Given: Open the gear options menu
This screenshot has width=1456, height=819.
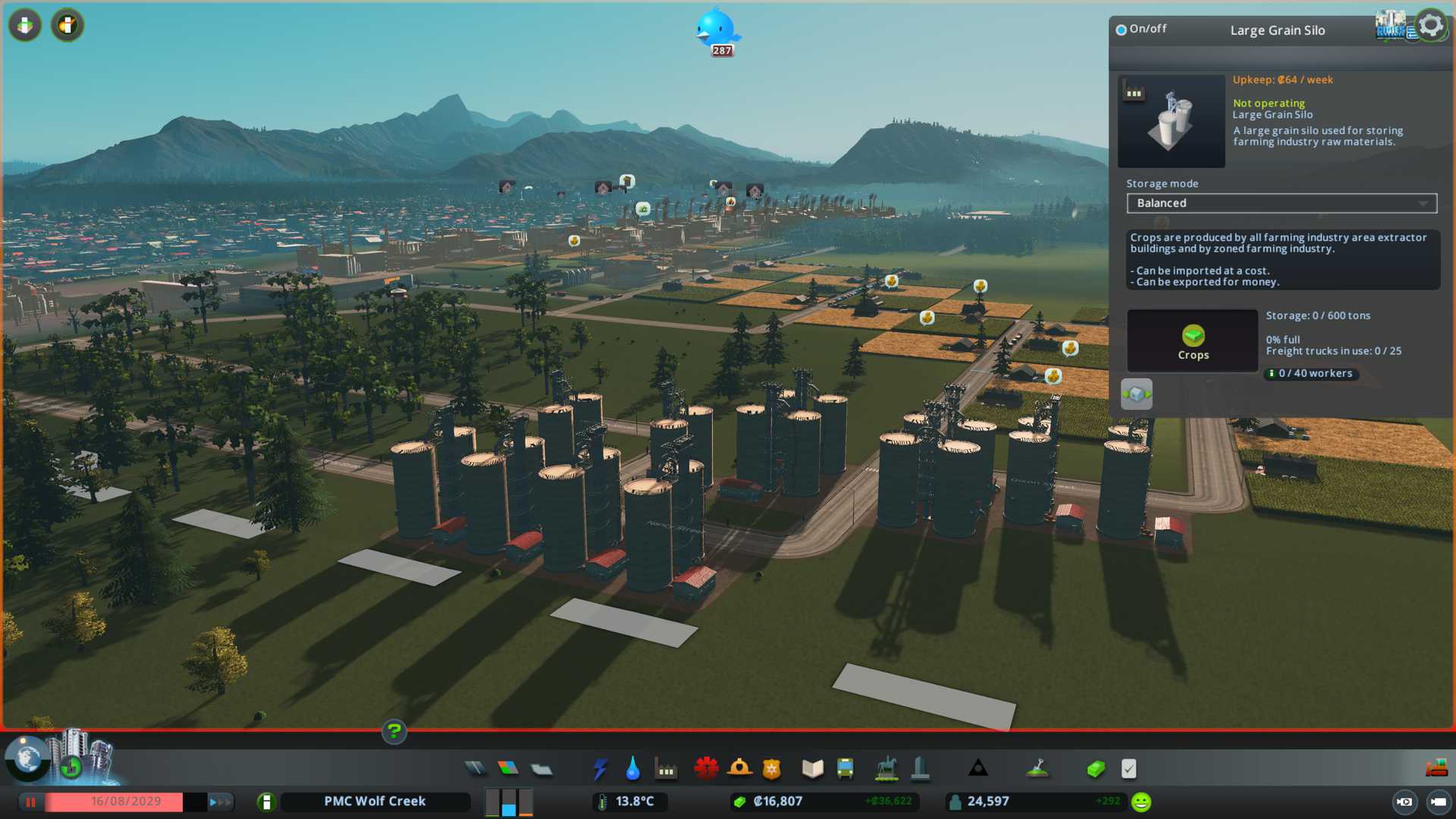Looking at the screenshot, I should pos(1431,26).
